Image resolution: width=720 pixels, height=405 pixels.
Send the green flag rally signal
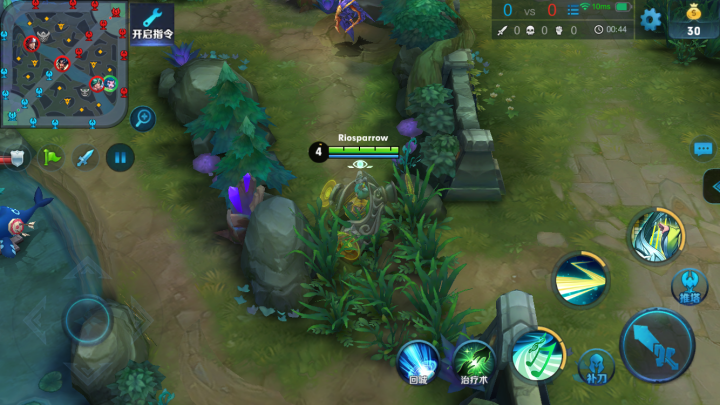[51, 157]
